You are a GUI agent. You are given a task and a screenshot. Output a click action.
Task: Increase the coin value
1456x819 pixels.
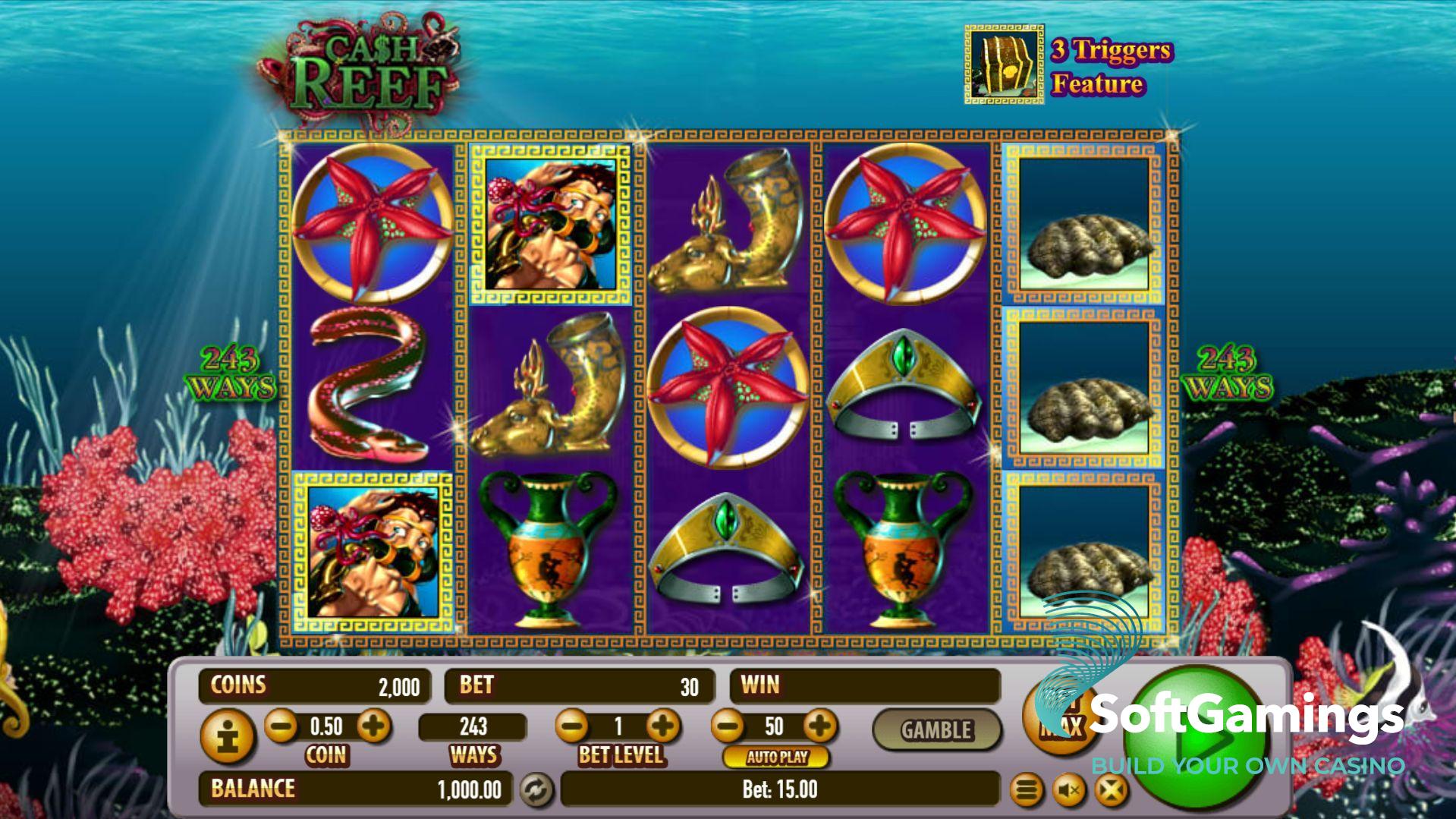pos(373,726)
